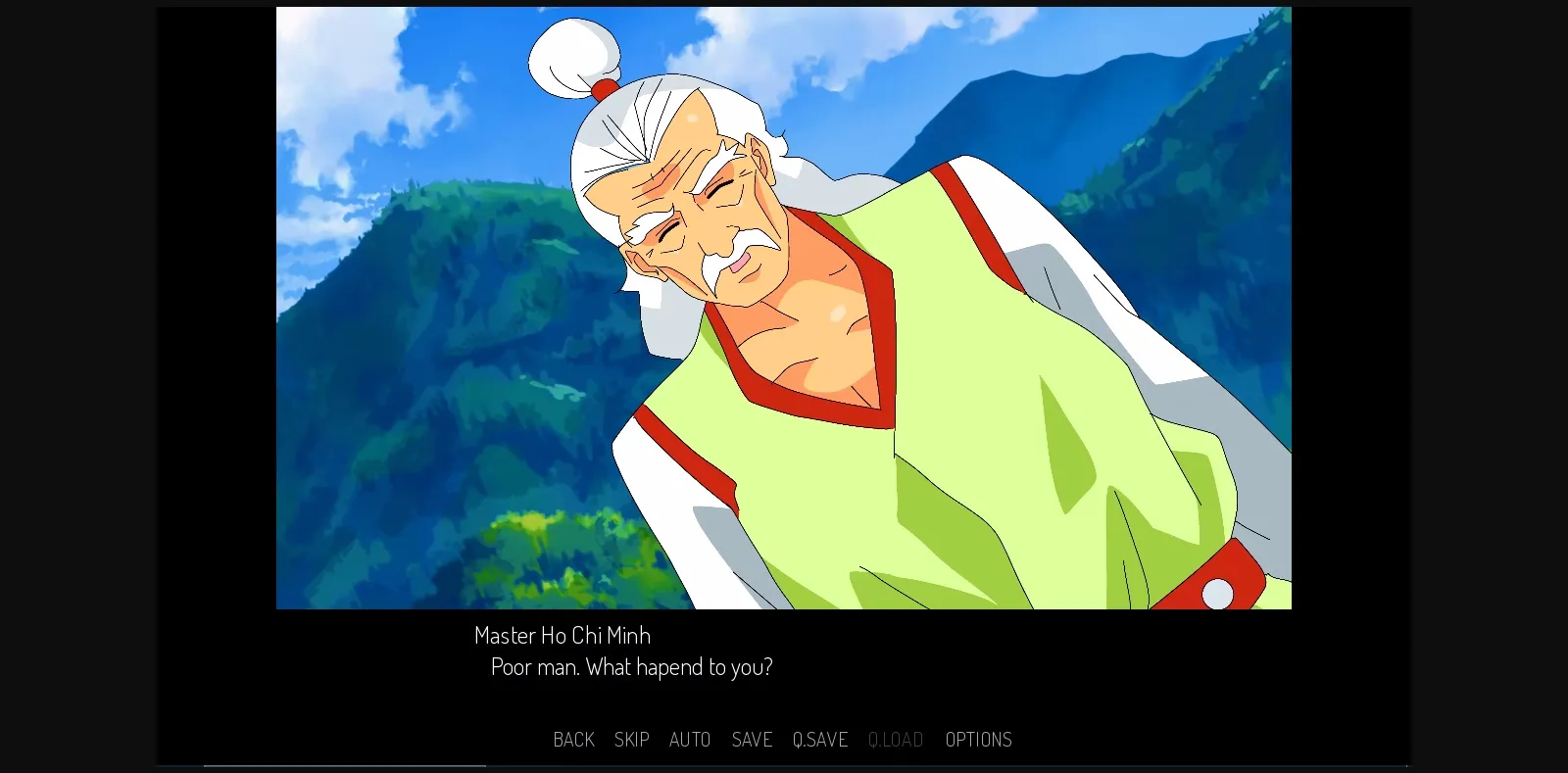1568x773 pixels.
Task: Click the speaker name Master Ho Chi Minh
Action: click(562, 635)
